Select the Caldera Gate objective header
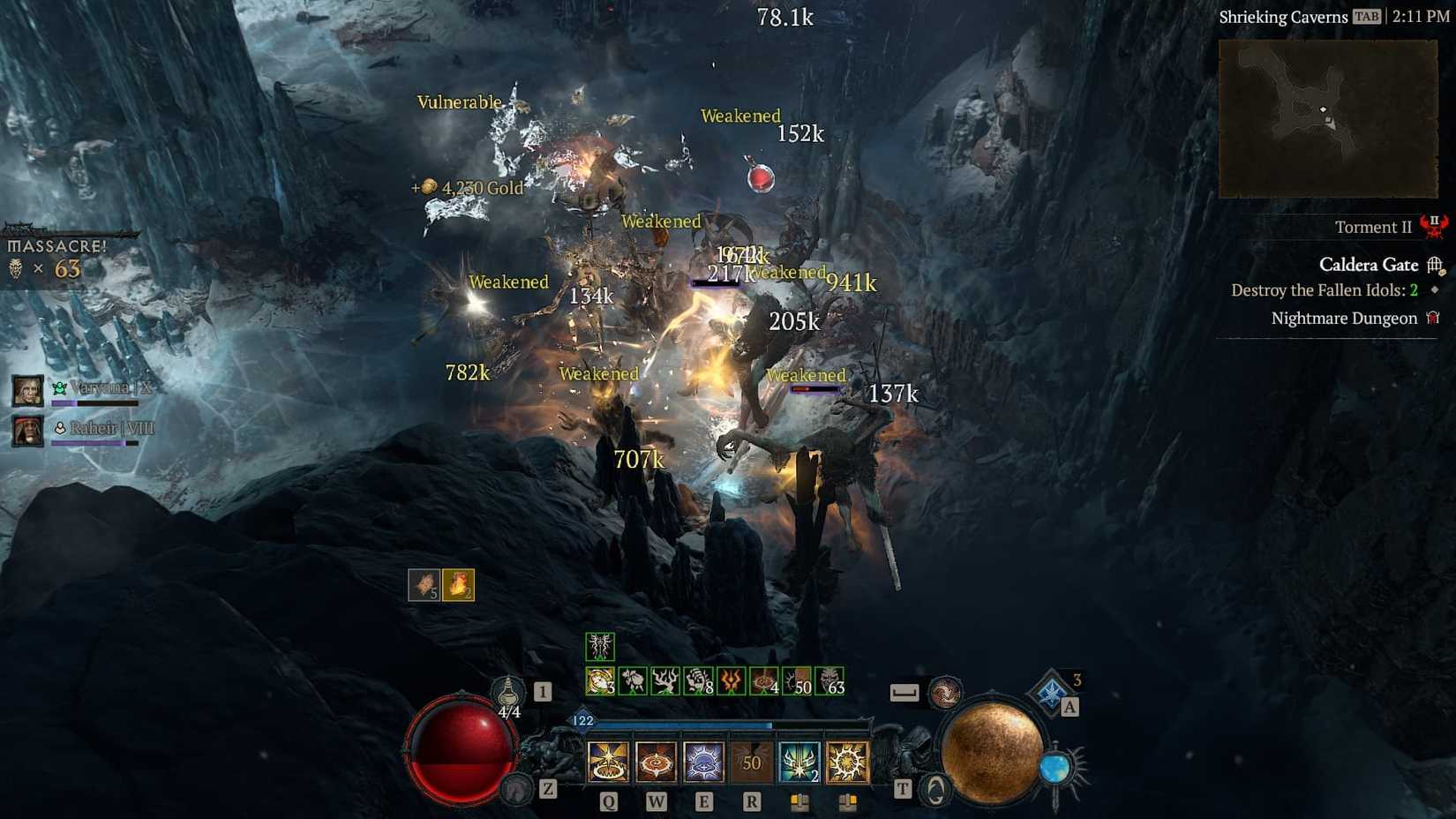The image size is (1456, 819). [1368, 265]
